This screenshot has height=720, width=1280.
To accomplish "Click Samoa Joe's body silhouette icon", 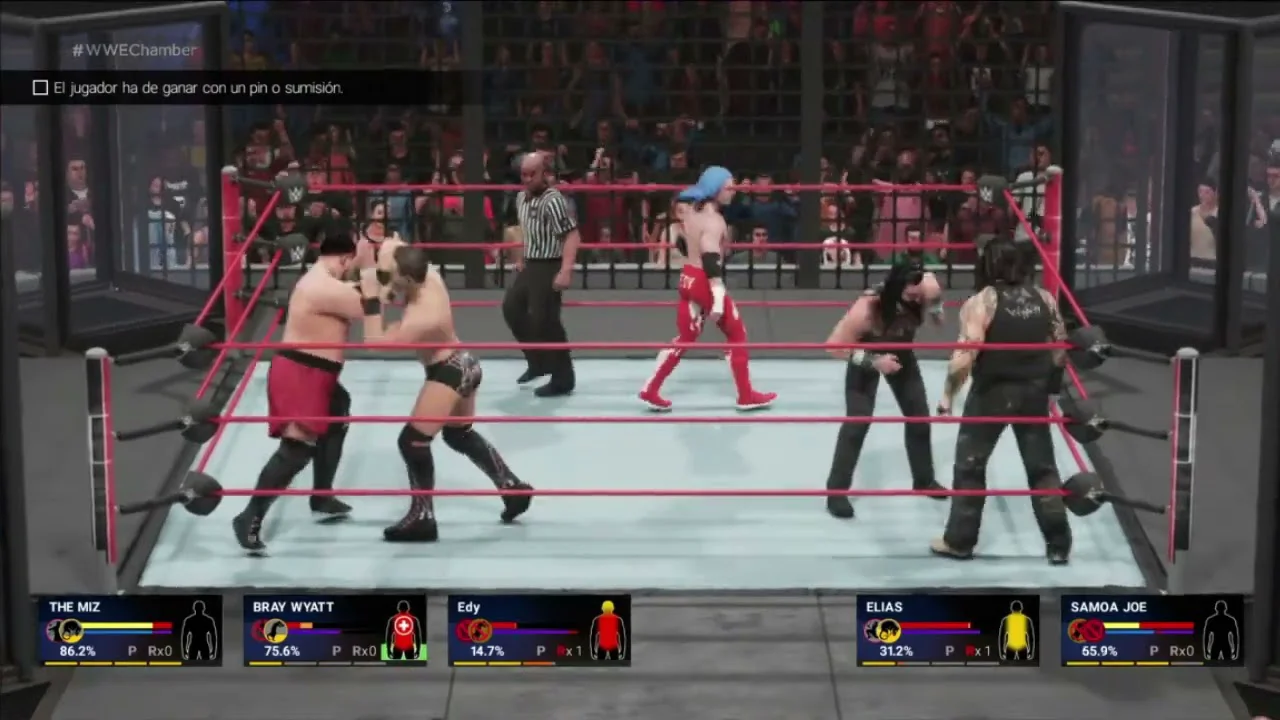I will (1221, 630).
